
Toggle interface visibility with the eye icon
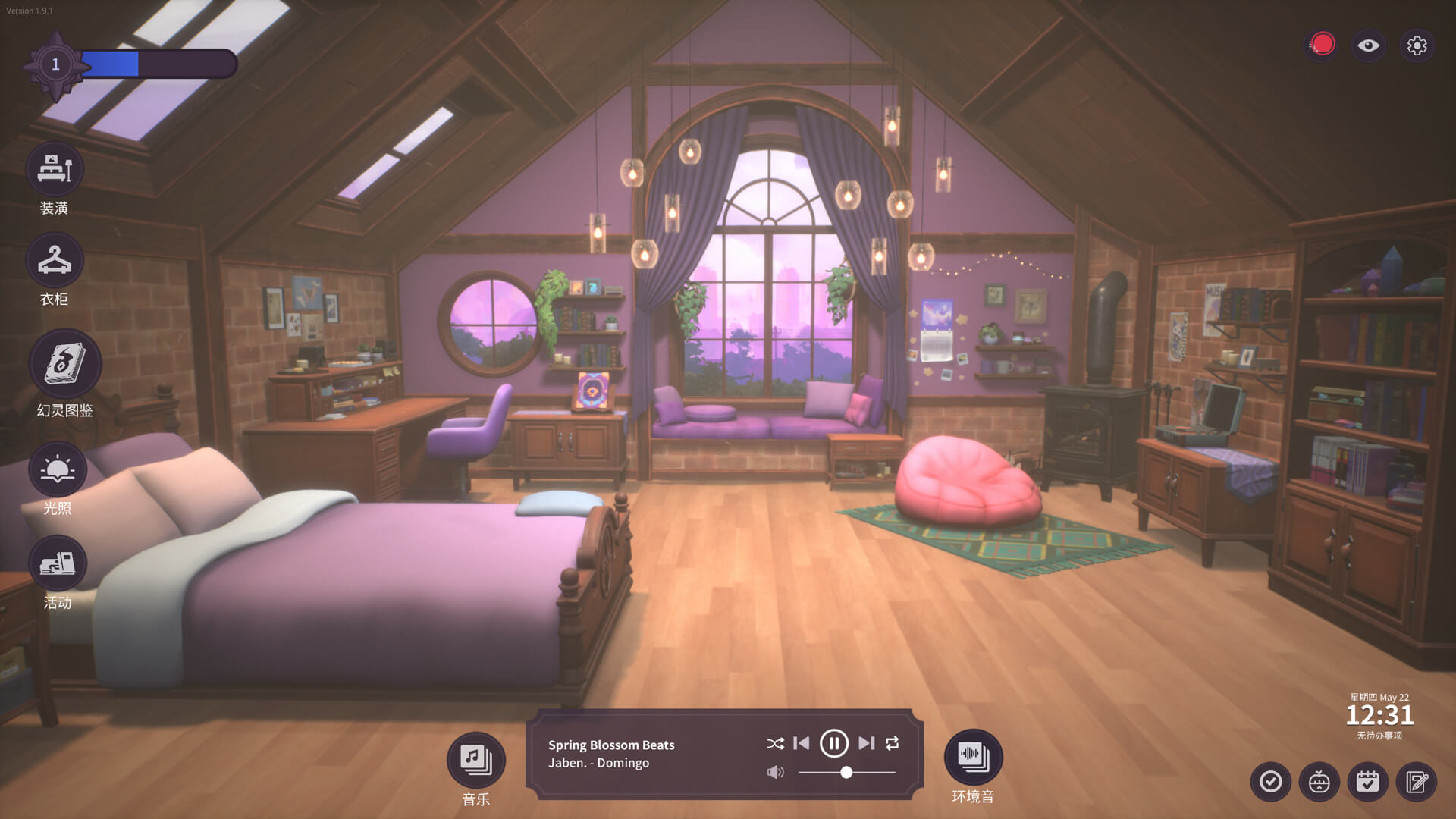point(1368,45)
